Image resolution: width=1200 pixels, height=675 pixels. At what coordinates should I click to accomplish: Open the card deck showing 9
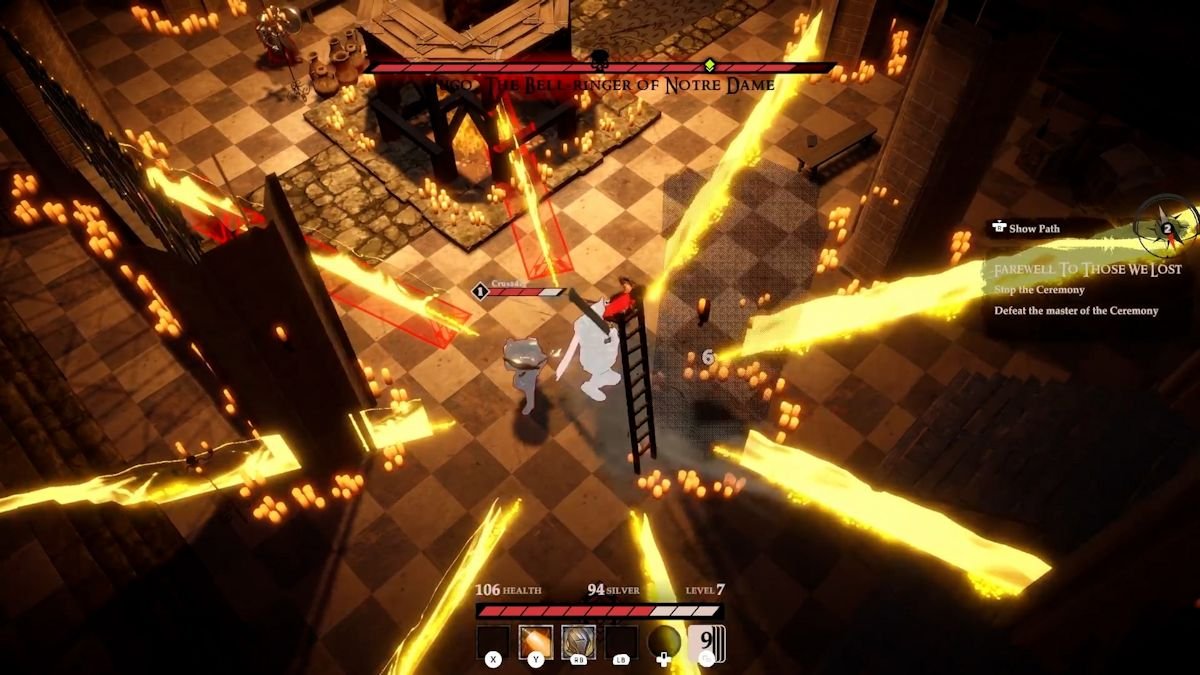tap(706, 642)
